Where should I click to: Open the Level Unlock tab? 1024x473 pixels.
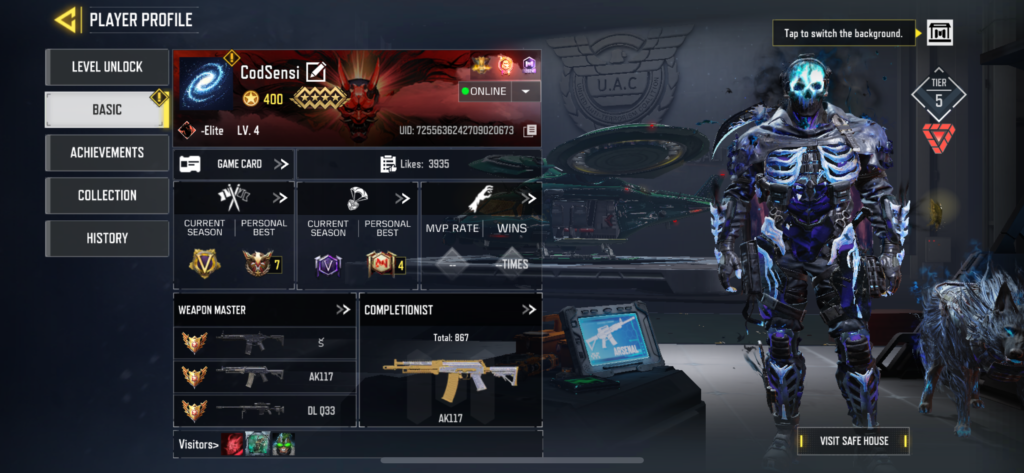pyautogui.click(x=106, y=67)
